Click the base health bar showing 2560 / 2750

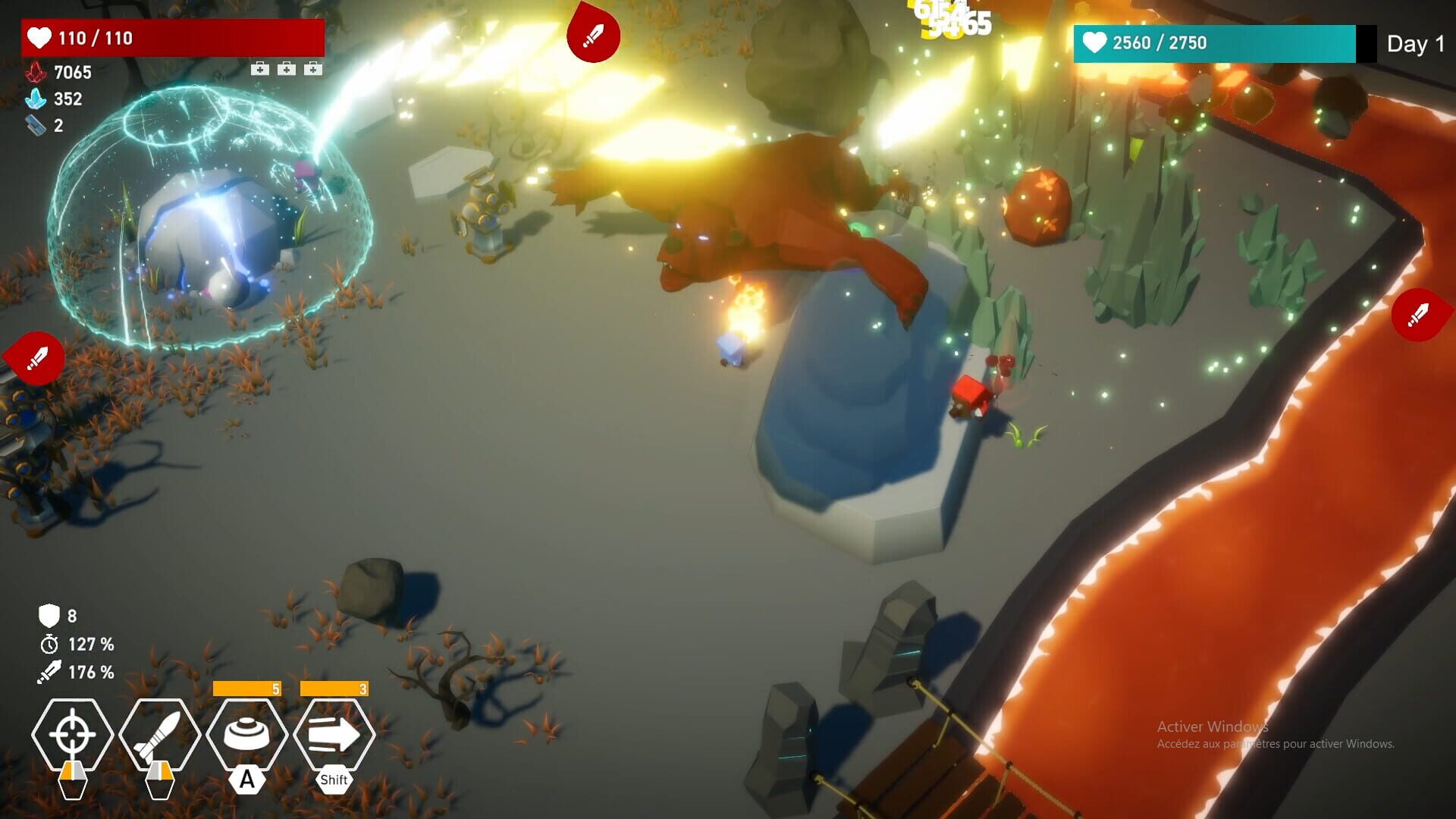coord(1206,43)
